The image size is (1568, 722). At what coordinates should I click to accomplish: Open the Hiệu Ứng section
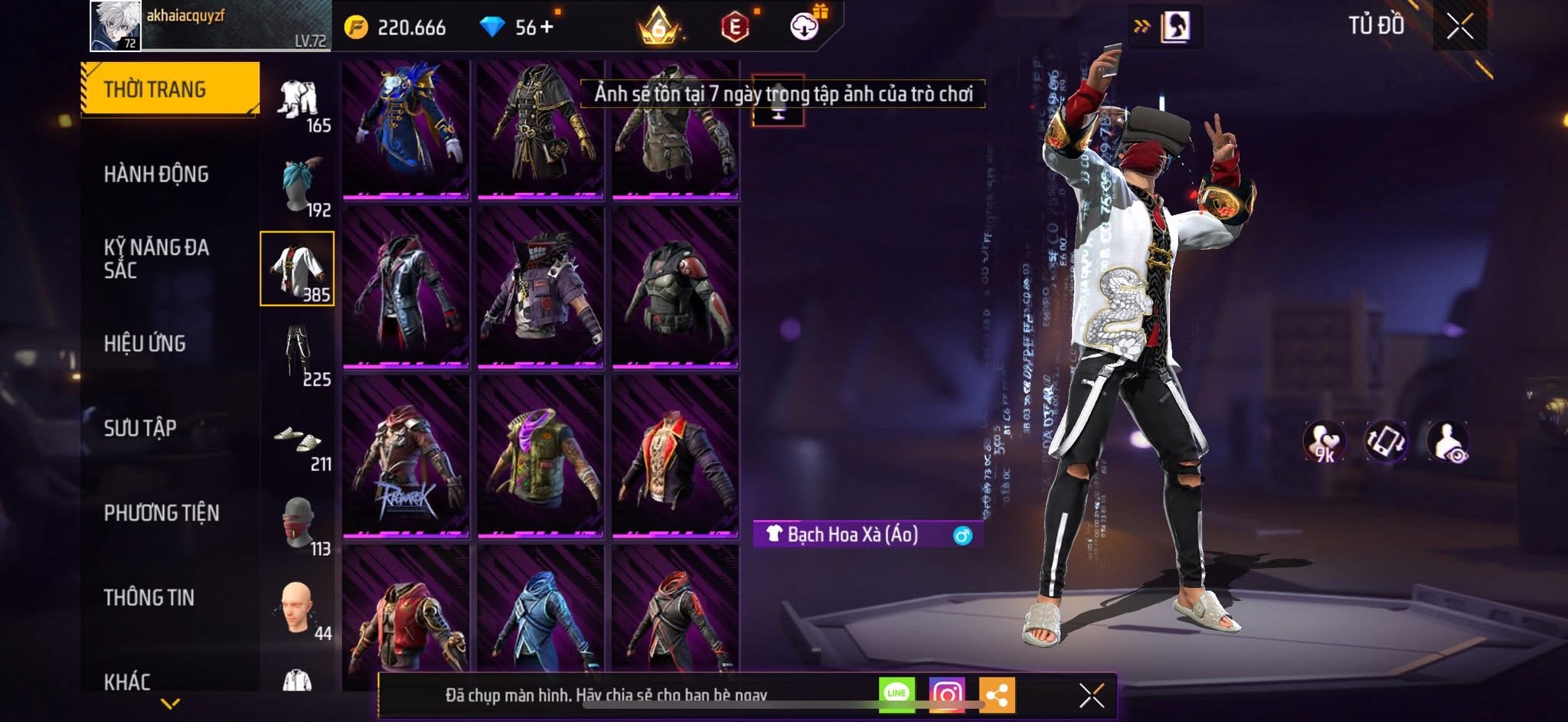pos(145,344)
